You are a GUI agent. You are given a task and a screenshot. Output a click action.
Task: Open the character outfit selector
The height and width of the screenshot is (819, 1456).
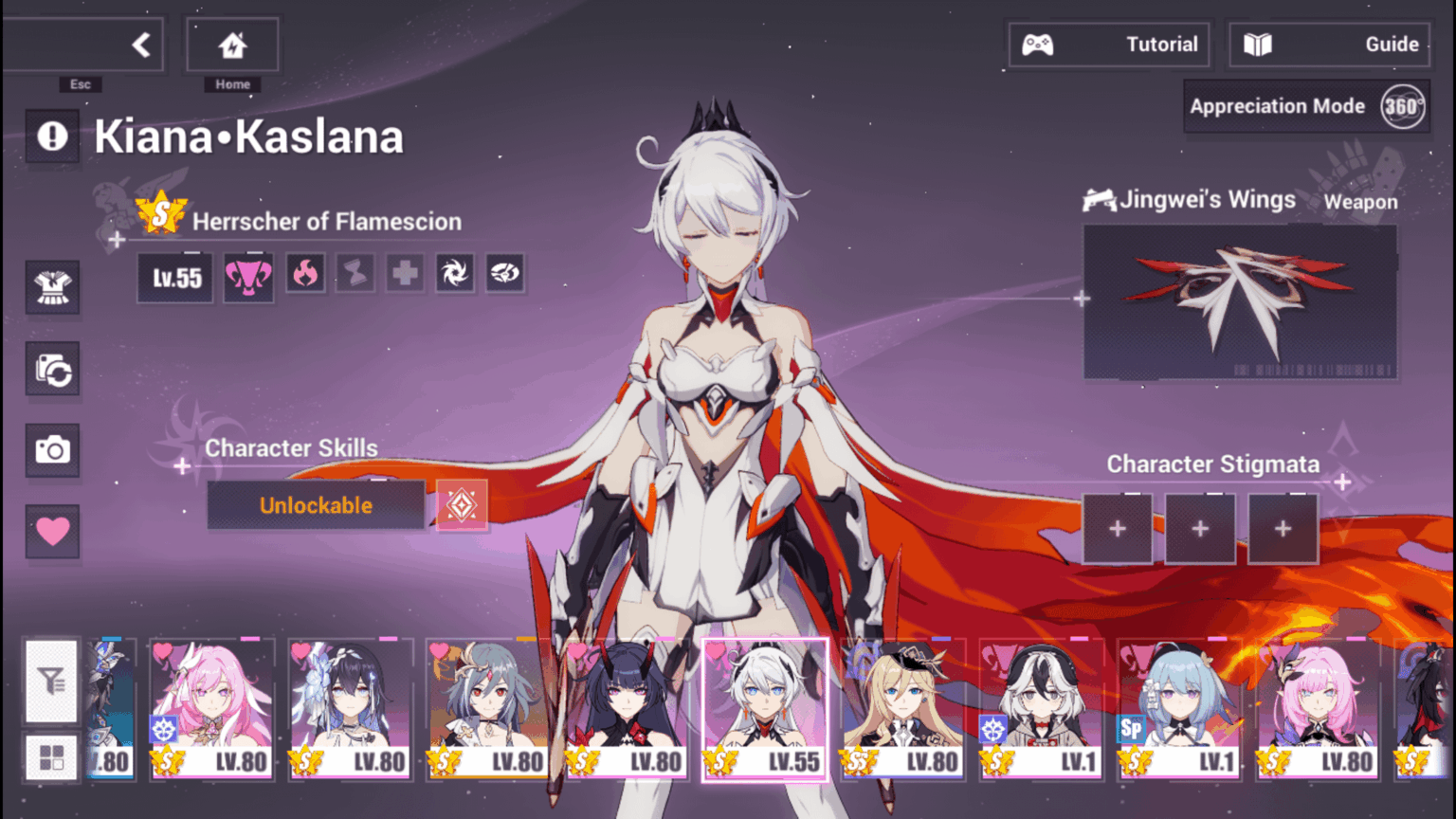click(x=52, y=288)
